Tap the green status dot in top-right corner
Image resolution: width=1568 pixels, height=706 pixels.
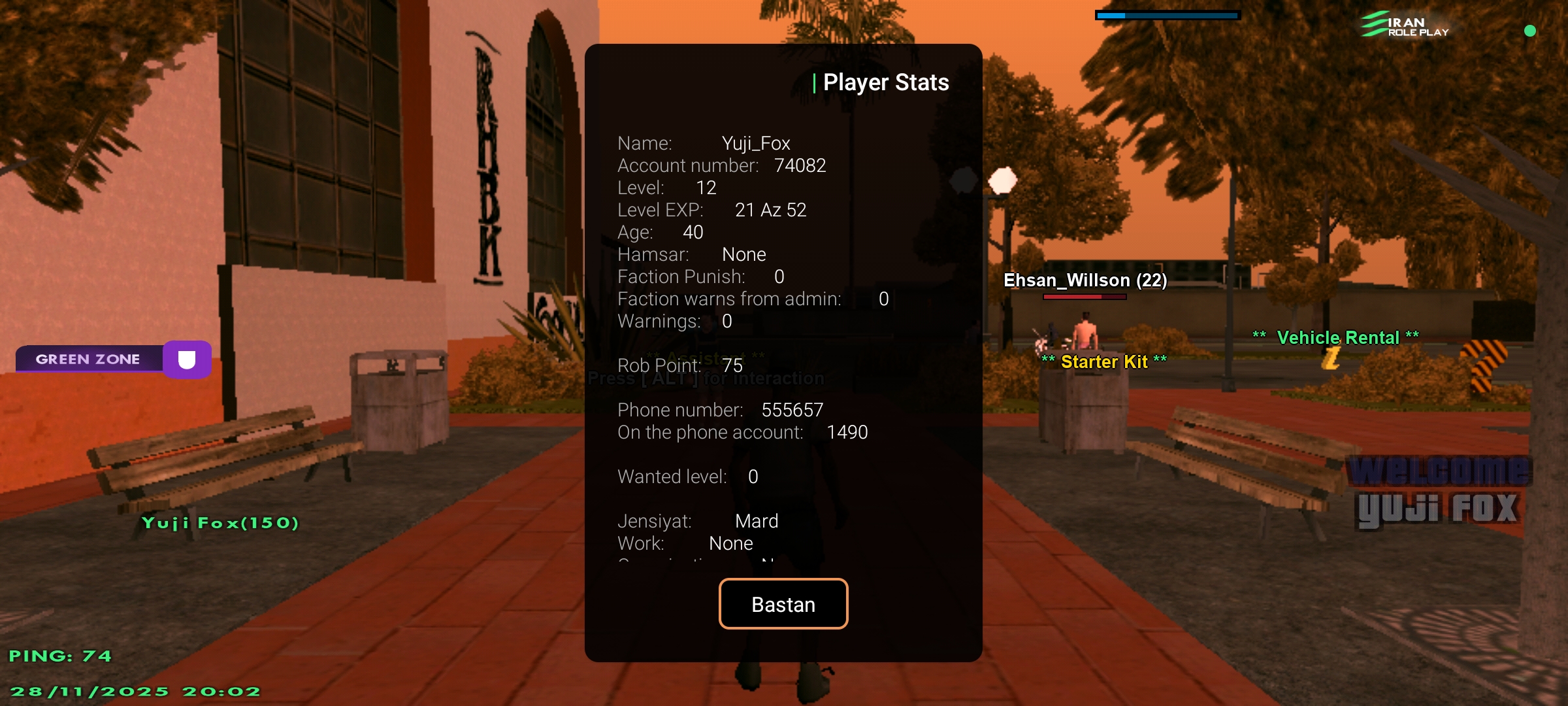tap(1530, 30)
